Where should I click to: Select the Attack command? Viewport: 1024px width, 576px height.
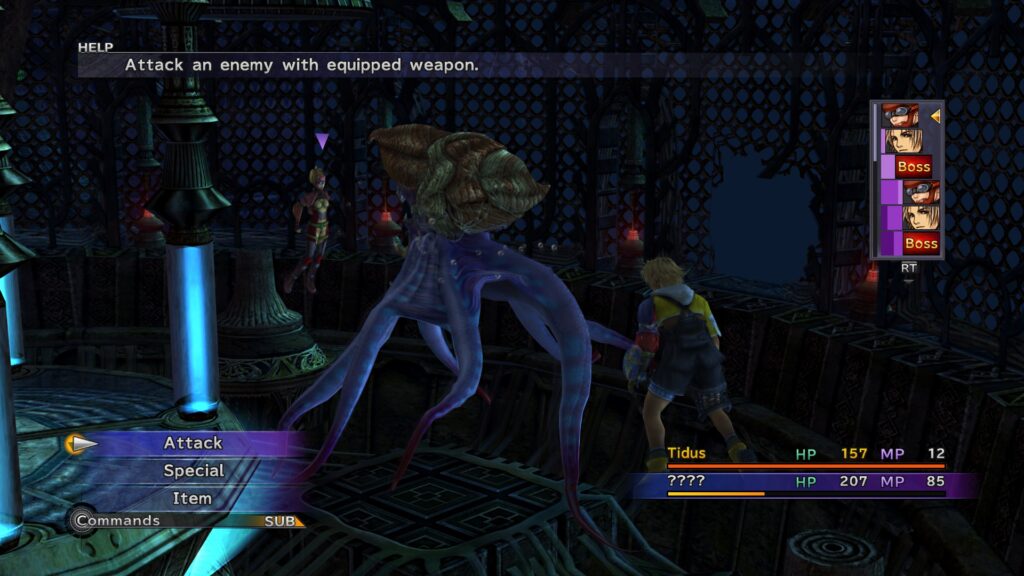pyautogui.click(x=193, y=443)
